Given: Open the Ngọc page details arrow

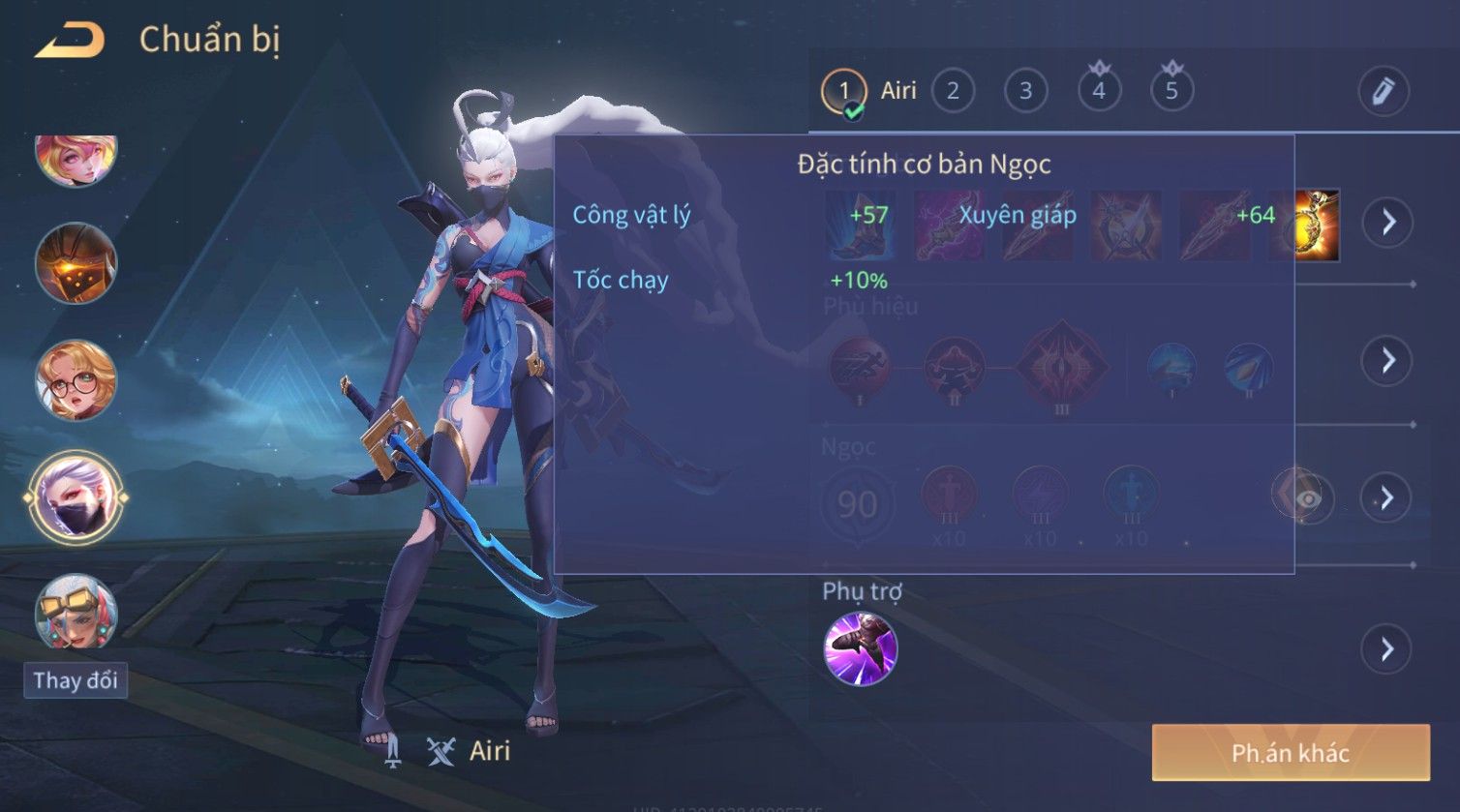Looking at the screenshot, I should tap(1388, 498).
